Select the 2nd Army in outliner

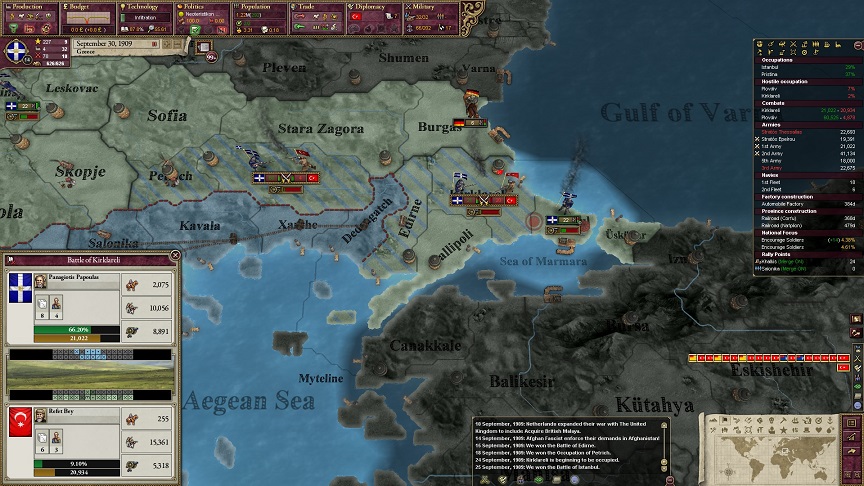click(x=776, y=151)
